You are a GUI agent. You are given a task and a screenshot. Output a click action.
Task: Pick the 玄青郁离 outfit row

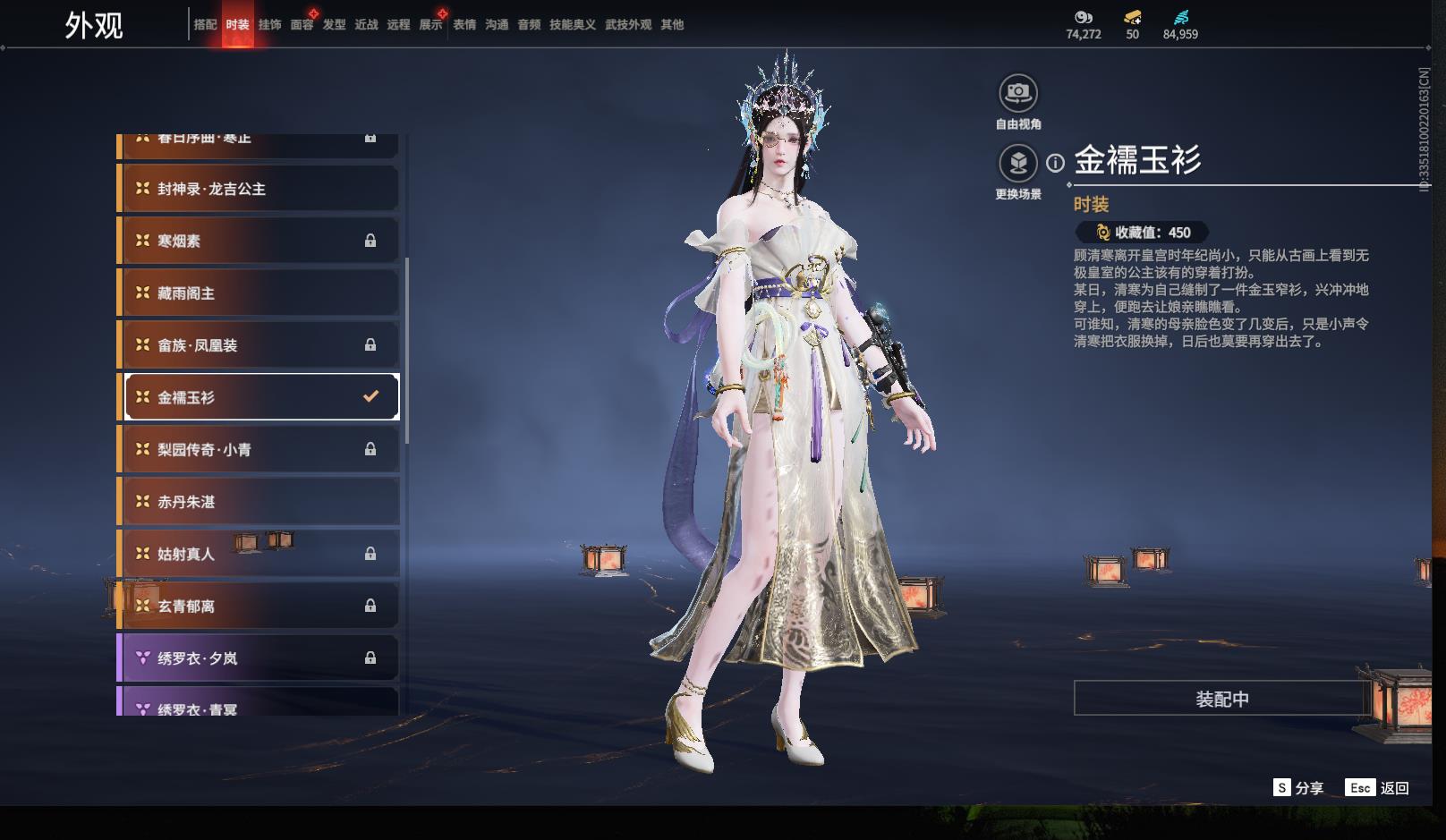coord(259,606)
